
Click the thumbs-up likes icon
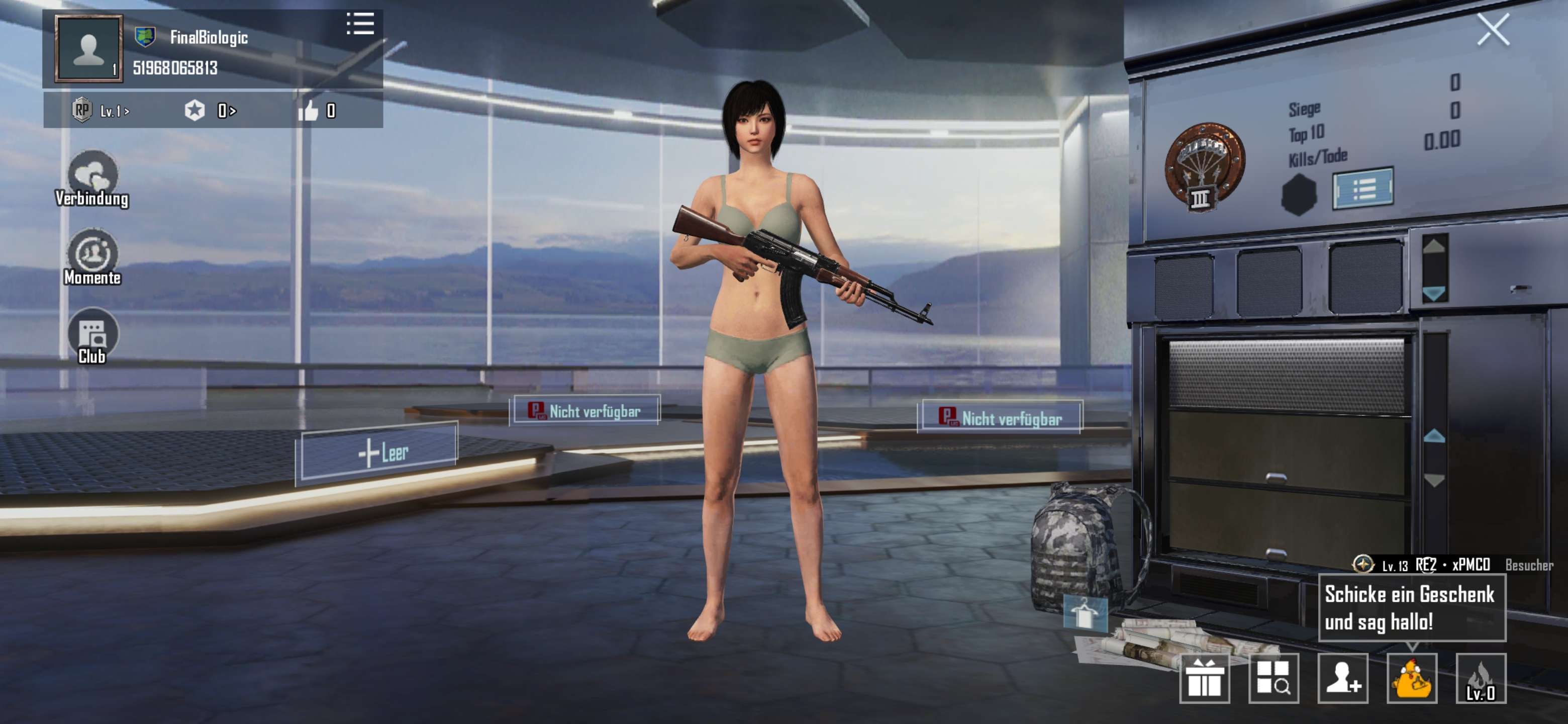[x=312, y=110]
